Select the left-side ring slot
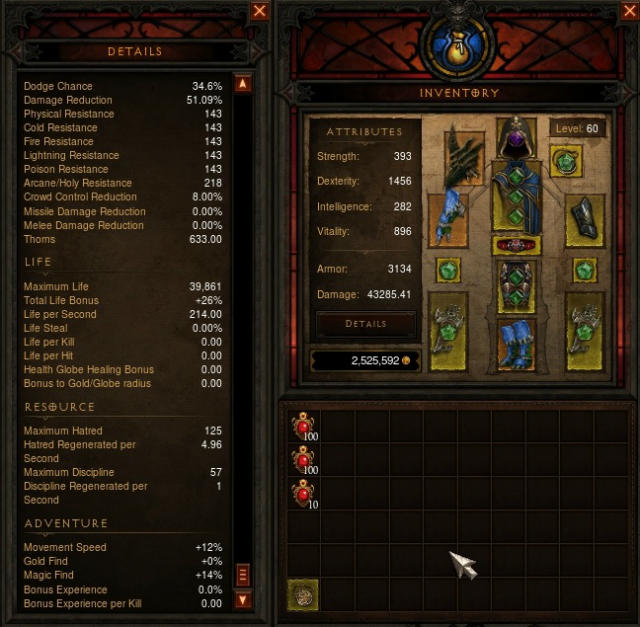Viewport: 640px width, 627px height. click(448, 270)
